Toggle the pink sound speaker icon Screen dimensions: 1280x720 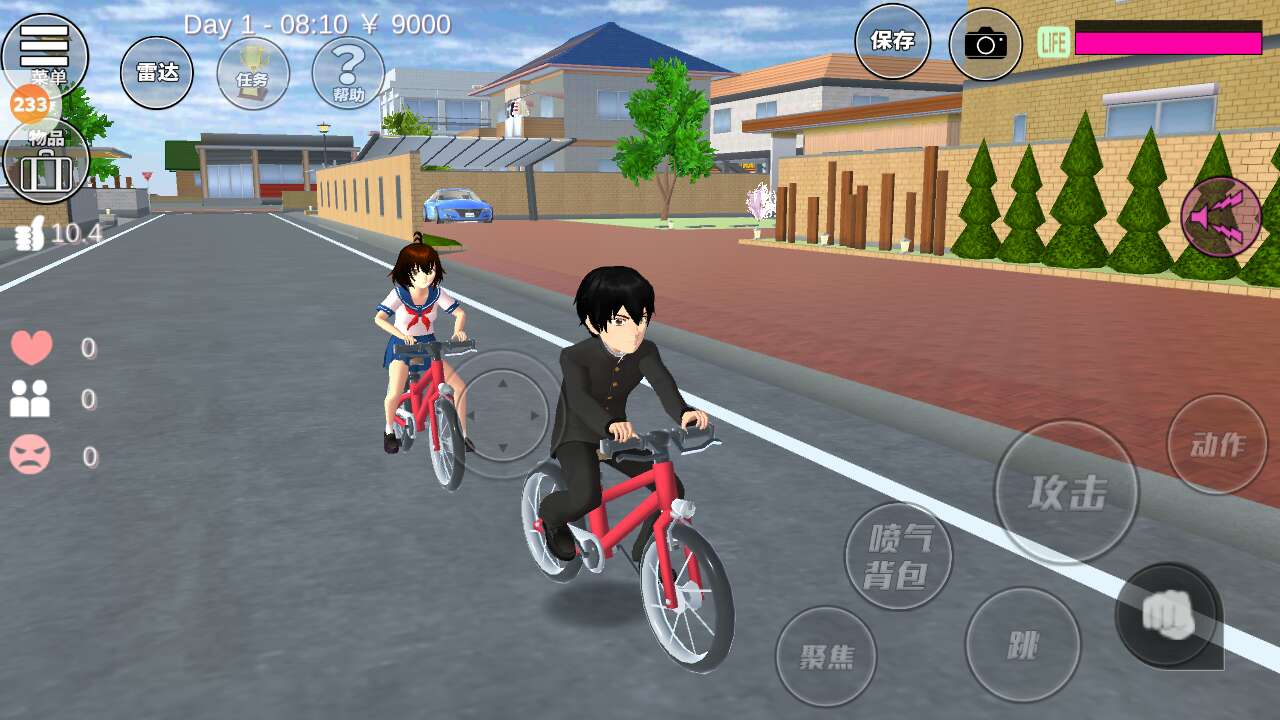click(x=1221, y=217)
